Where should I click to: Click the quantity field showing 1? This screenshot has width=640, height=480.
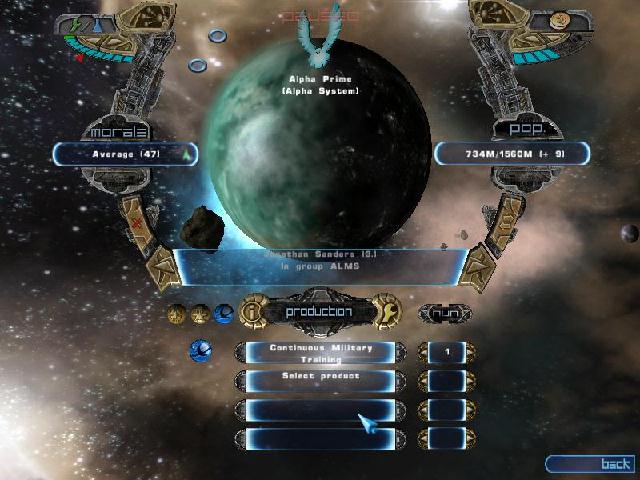click(446, 352)
